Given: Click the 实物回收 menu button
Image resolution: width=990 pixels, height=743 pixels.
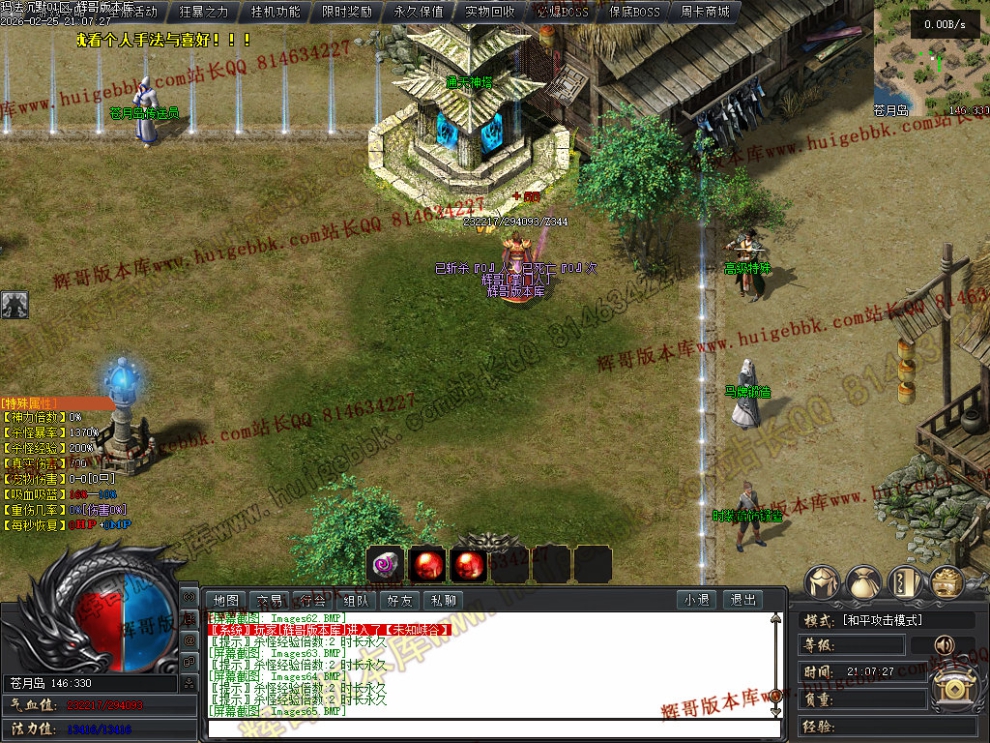Looking at the screenshot, I should click(x=490, y=12).
